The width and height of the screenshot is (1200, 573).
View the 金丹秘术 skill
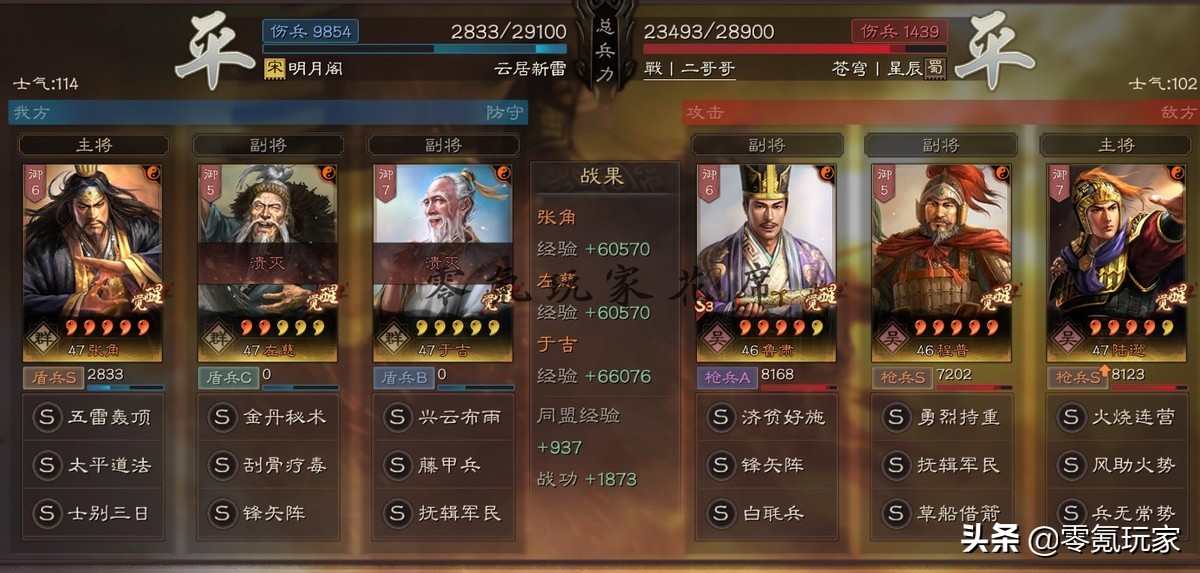pyautogui.click(x=268, y=417)
